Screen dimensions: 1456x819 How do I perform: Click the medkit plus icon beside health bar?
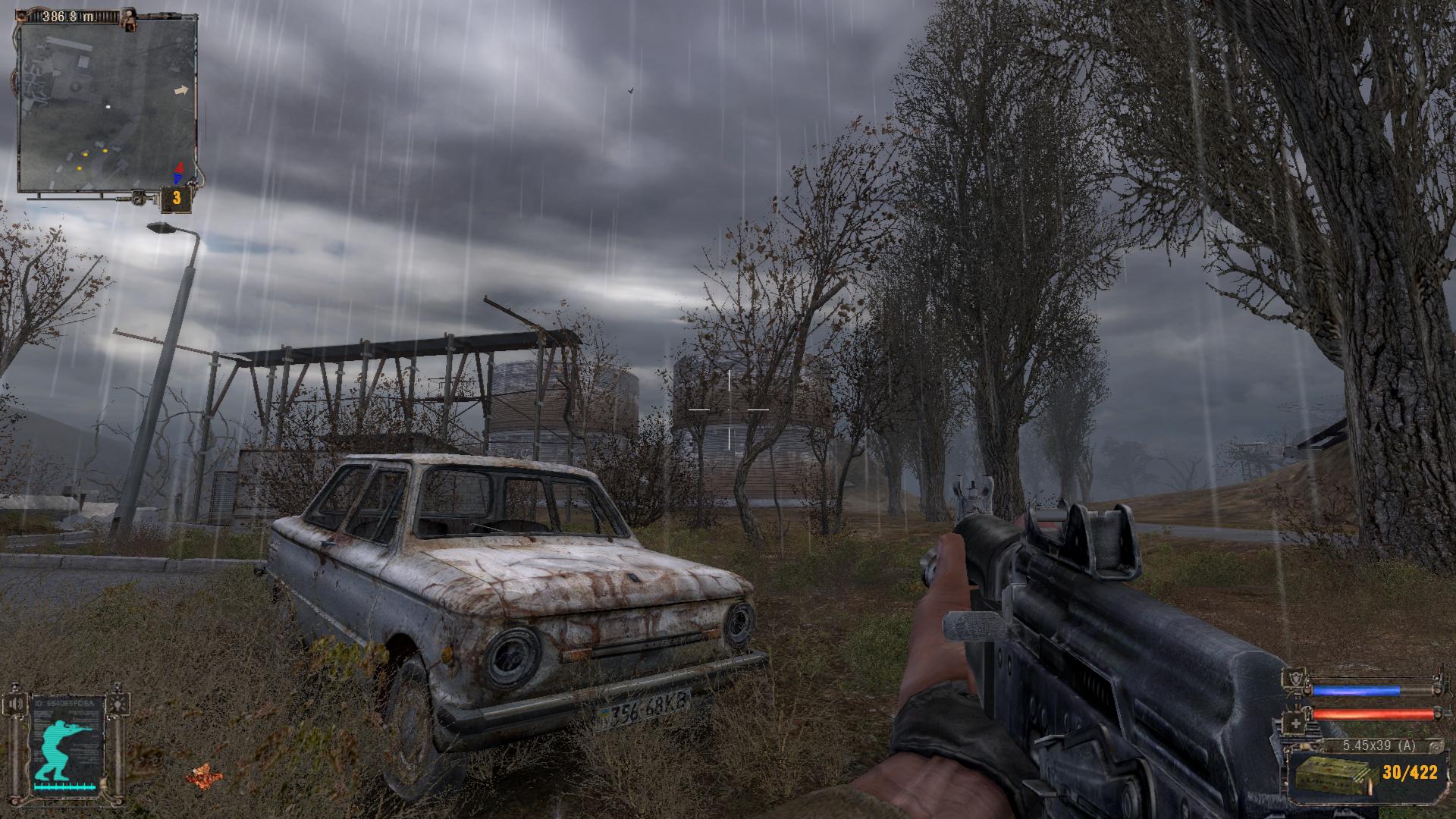point(1296,723)
